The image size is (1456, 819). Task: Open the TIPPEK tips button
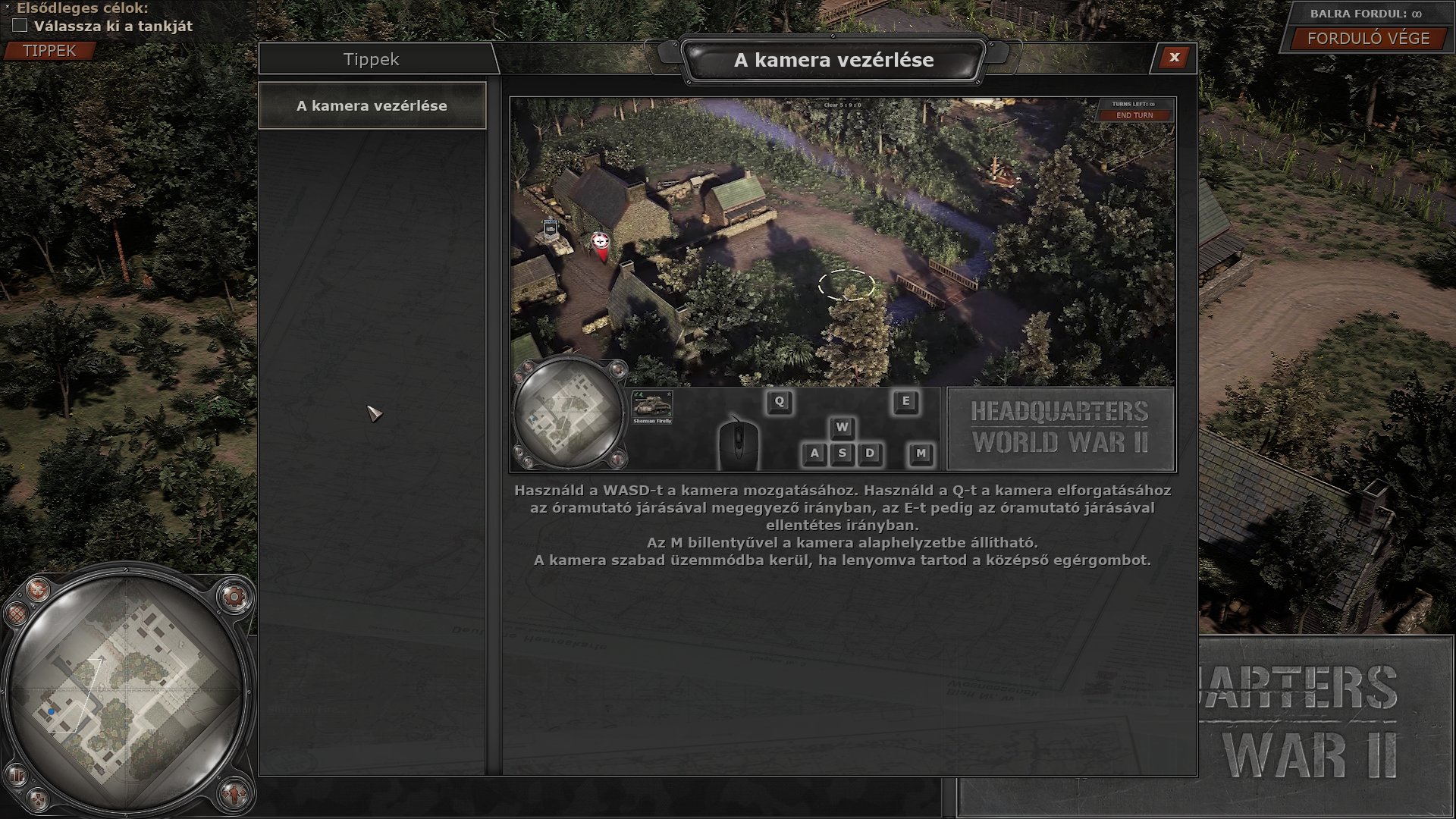(49, 51)
